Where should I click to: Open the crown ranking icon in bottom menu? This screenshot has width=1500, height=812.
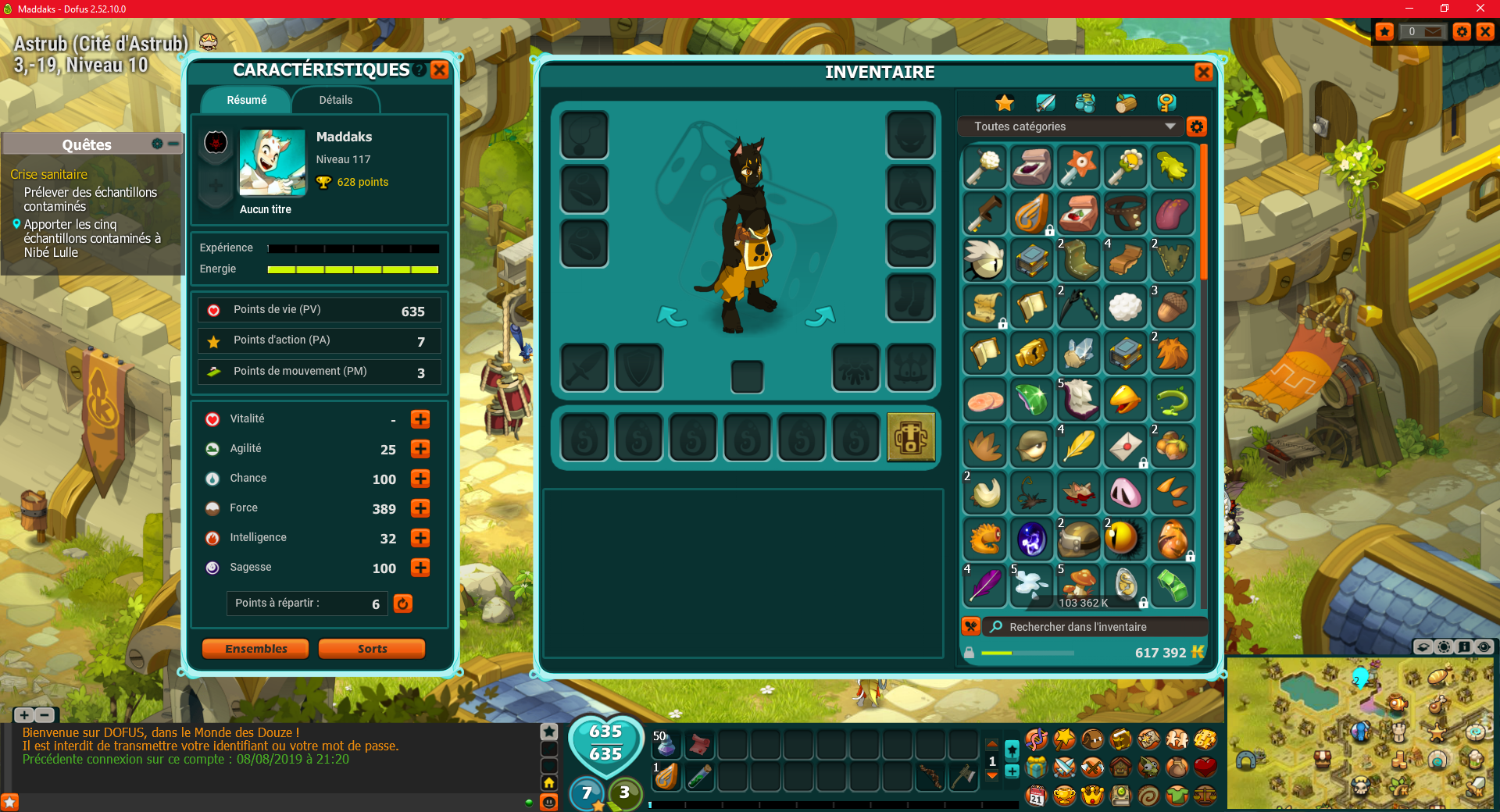[1091, 796]
